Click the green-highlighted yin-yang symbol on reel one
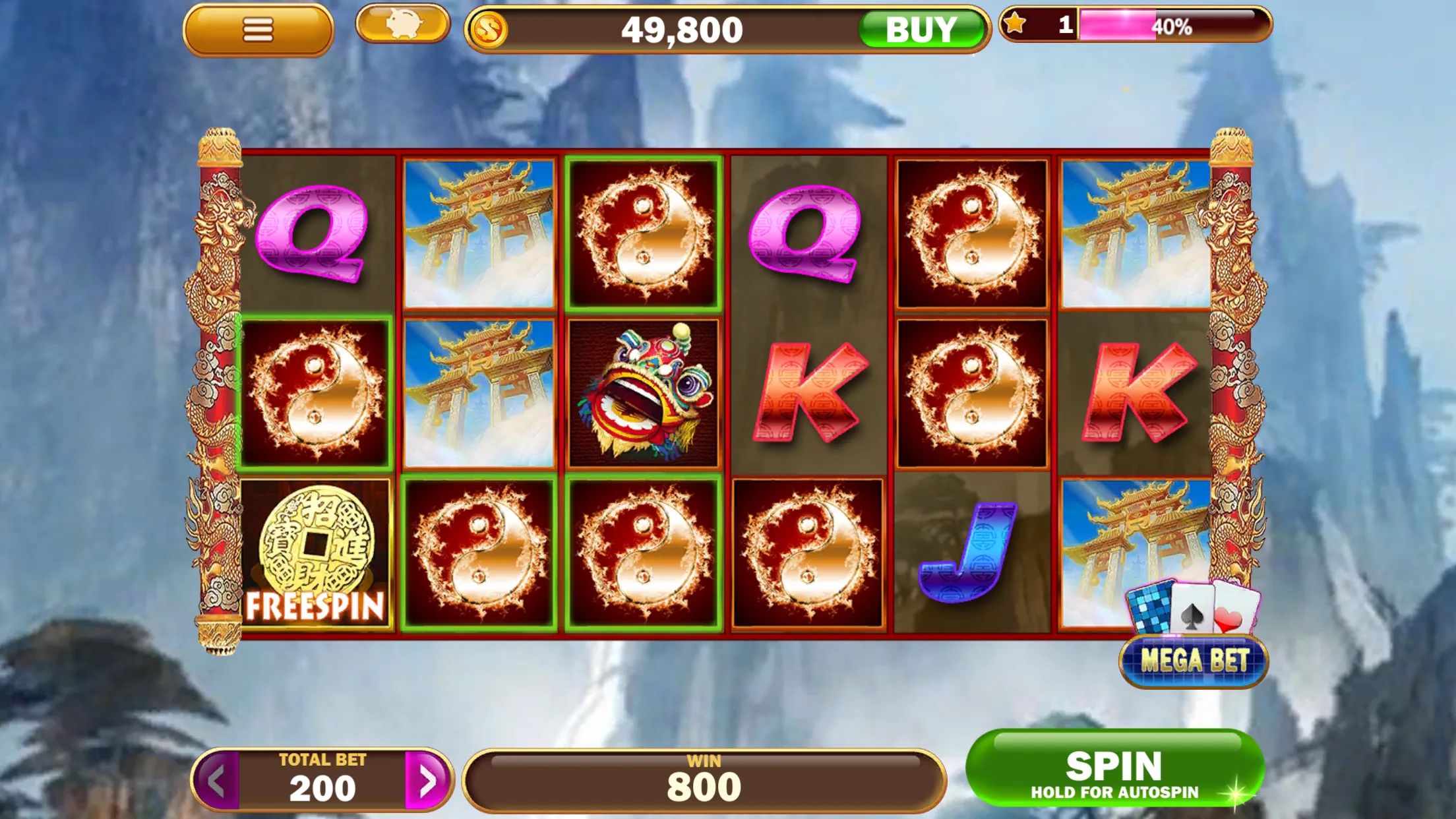 pos(318,388)
